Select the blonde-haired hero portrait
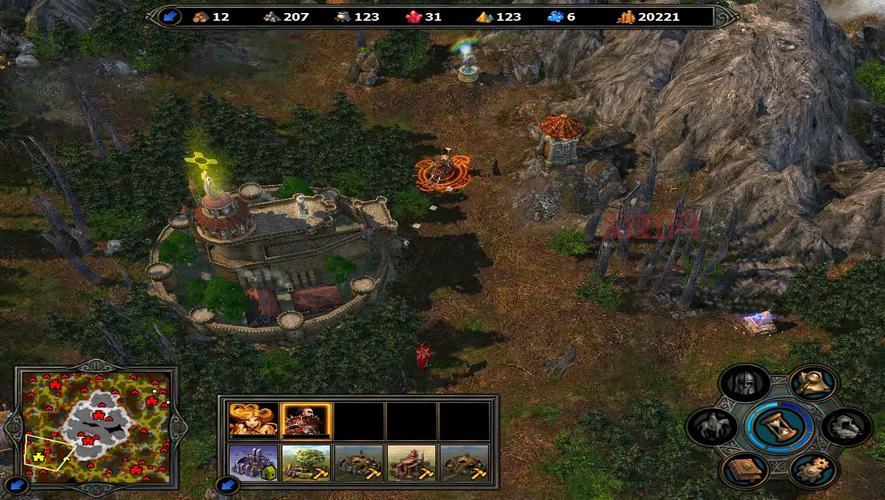Image resolution: width=885 pixels, height=500 pixels. (x=253, y=420)
